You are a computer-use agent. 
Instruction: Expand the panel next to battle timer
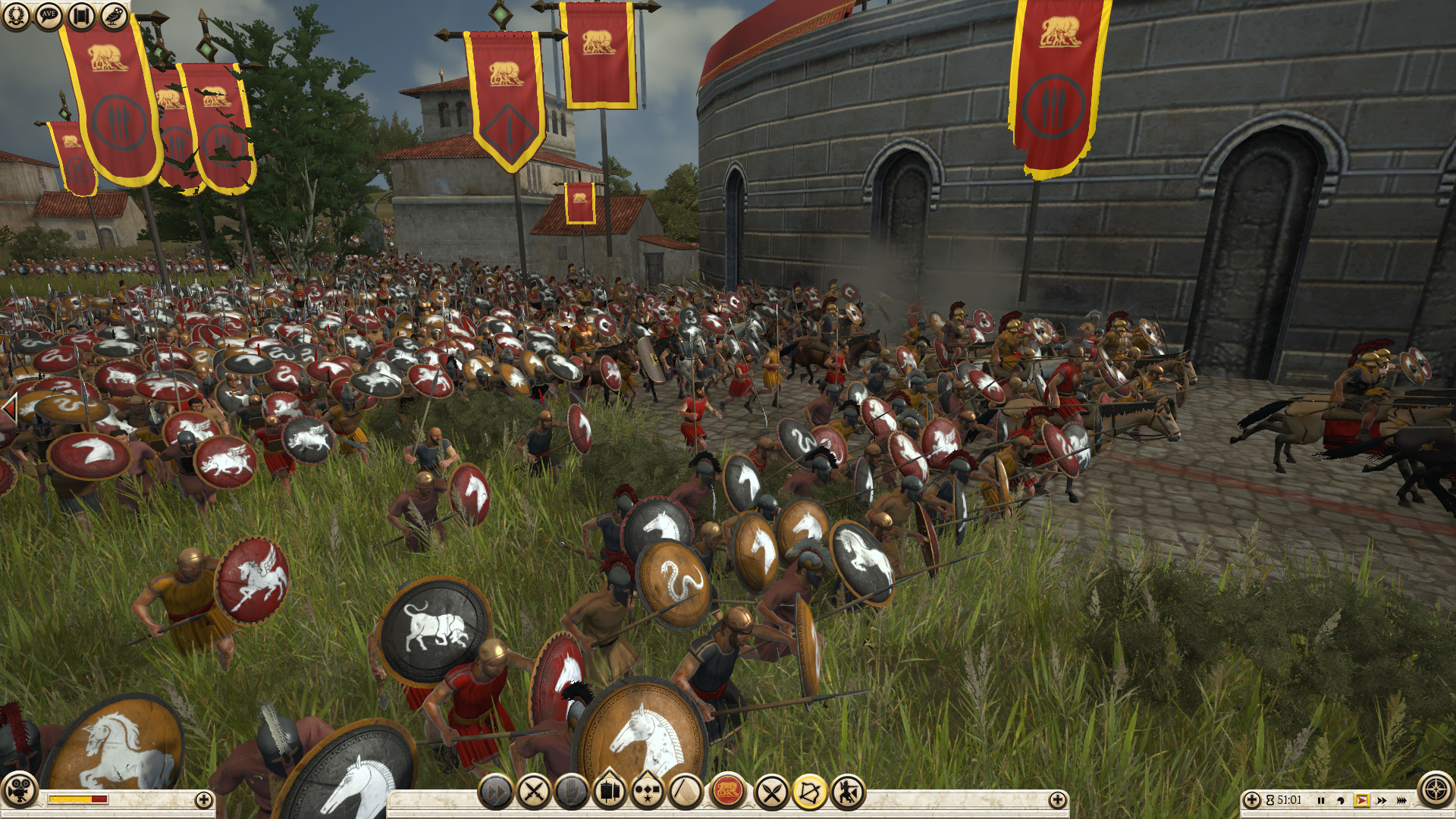point(1252,799)
